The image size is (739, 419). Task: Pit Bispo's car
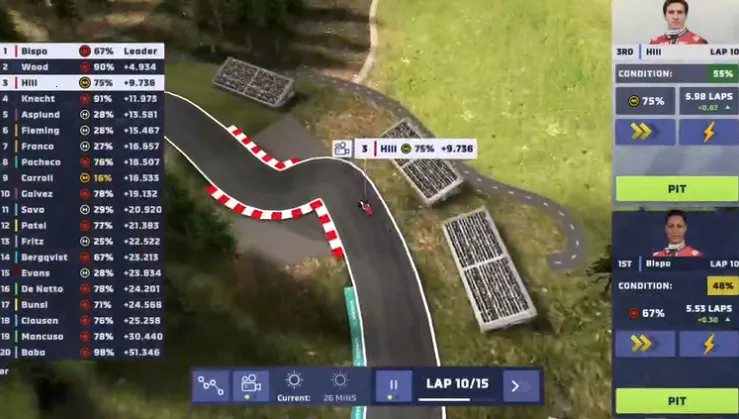(675, 400)
